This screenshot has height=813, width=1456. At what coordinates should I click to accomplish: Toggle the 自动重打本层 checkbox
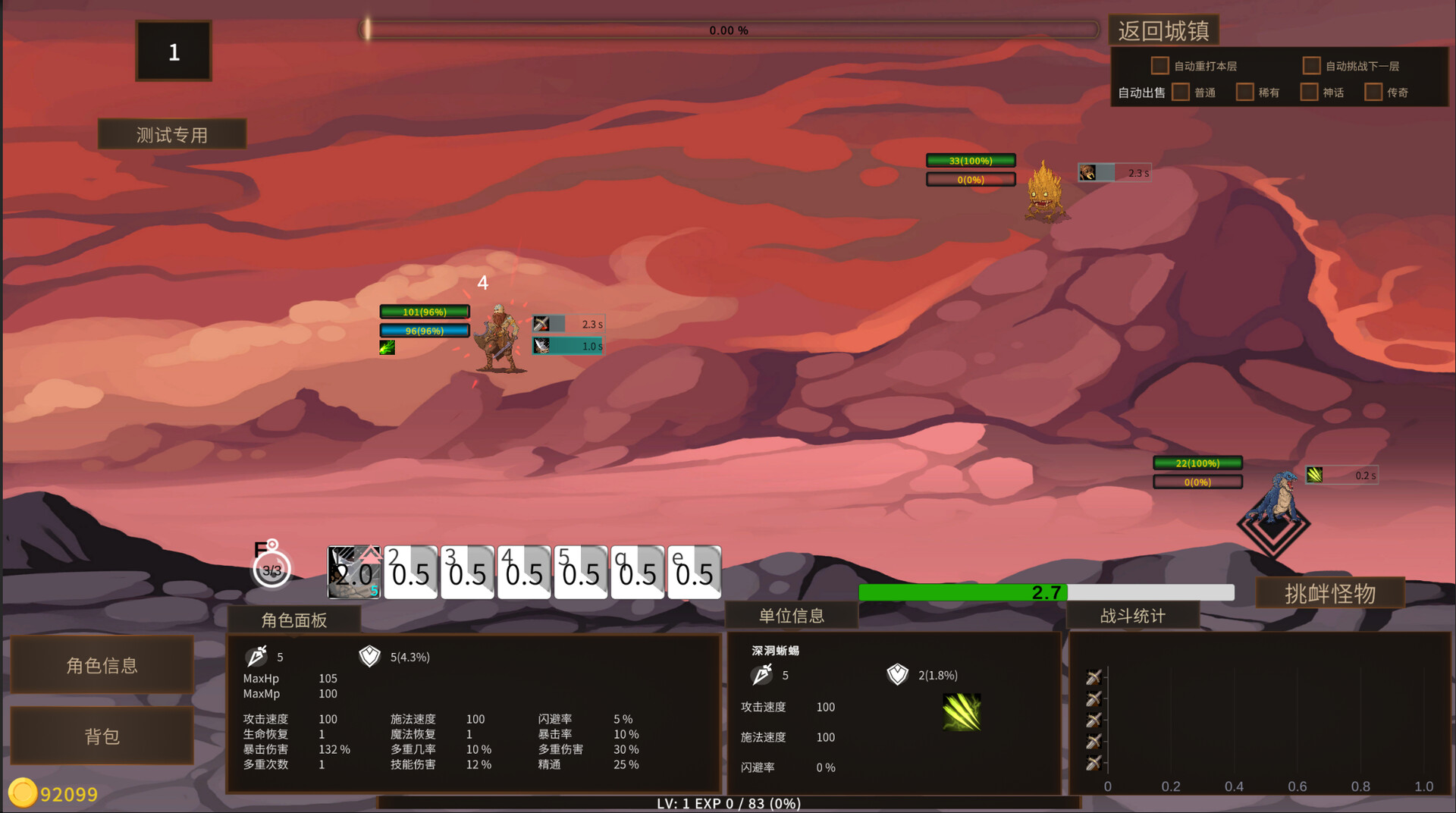coord(1159,66)
